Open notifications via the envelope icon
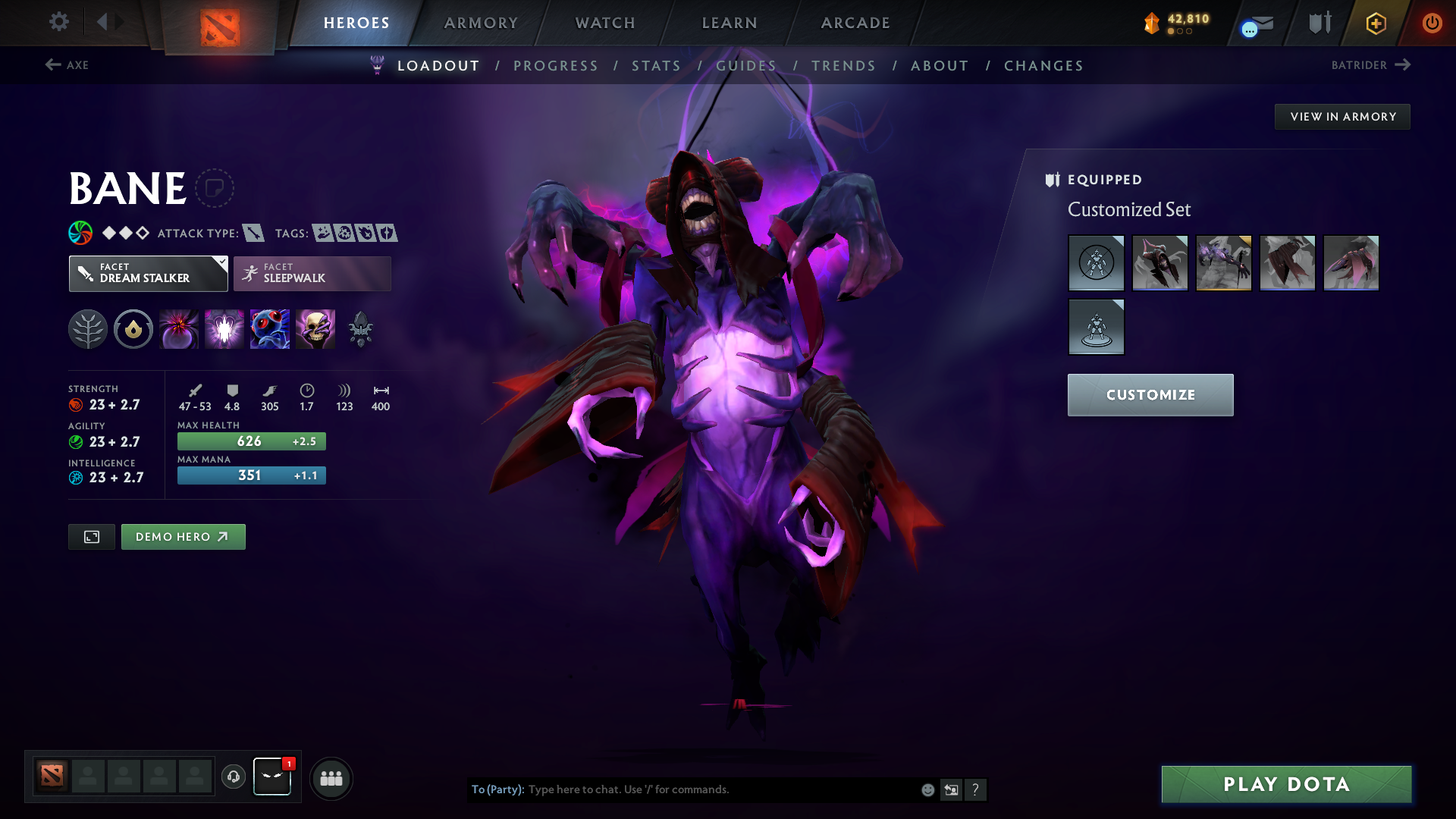 pyautogui.click(x=1254, y=23)
